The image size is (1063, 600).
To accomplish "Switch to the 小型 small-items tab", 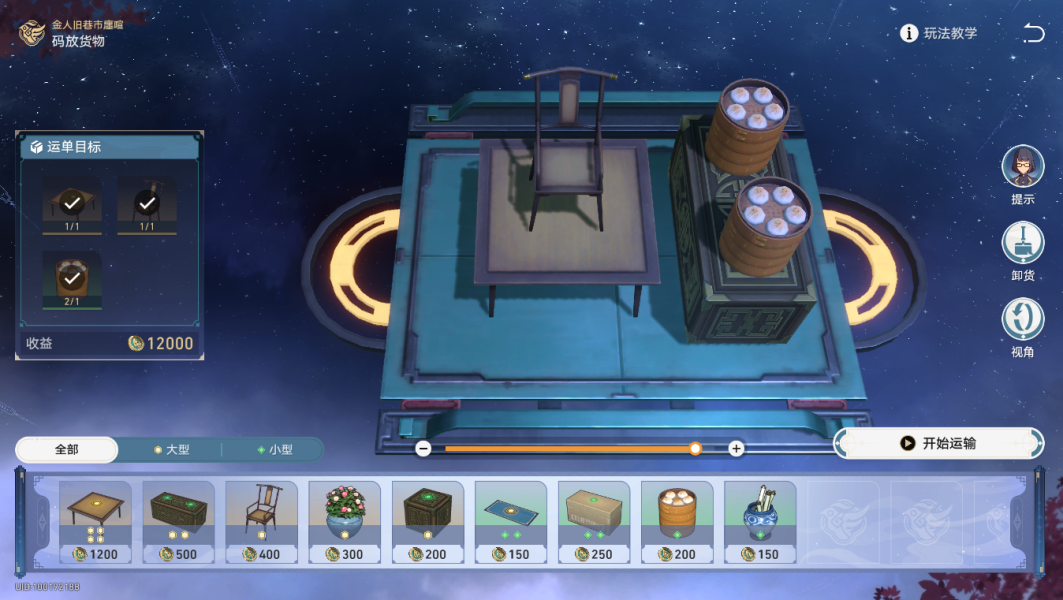I will click(x=273, y=450).
